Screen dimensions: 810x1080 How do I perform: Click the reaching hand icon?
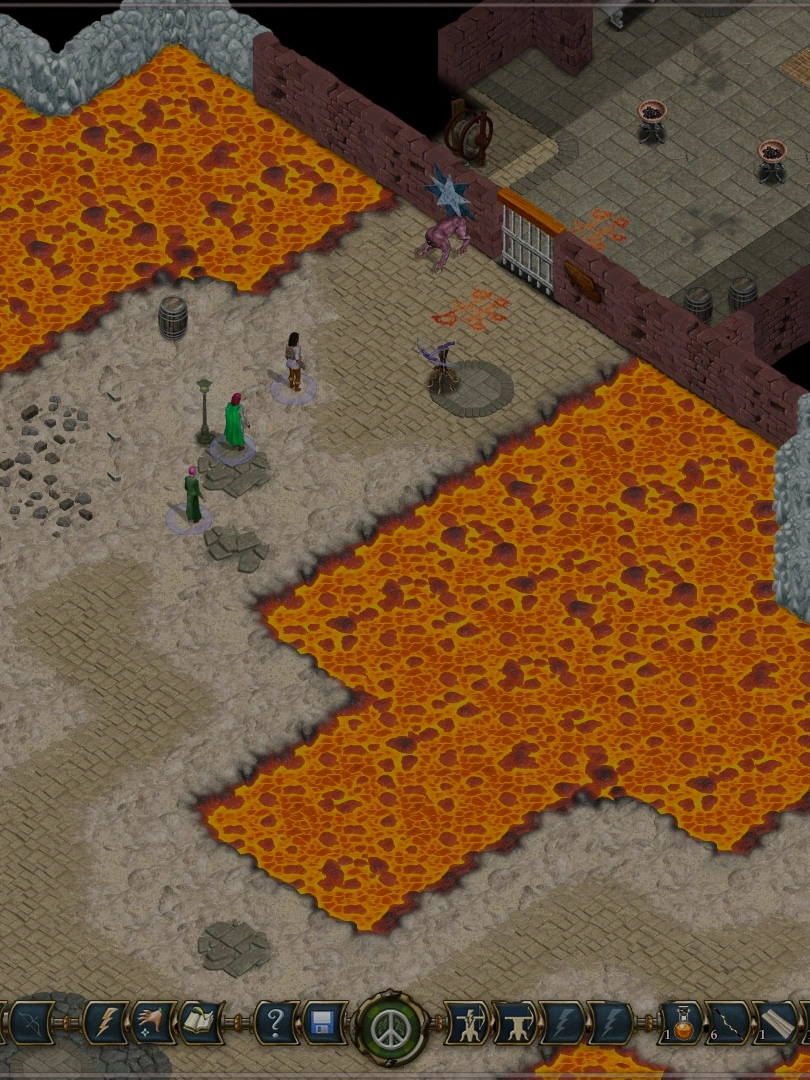pyautogui.click(x=154, y=1024)
